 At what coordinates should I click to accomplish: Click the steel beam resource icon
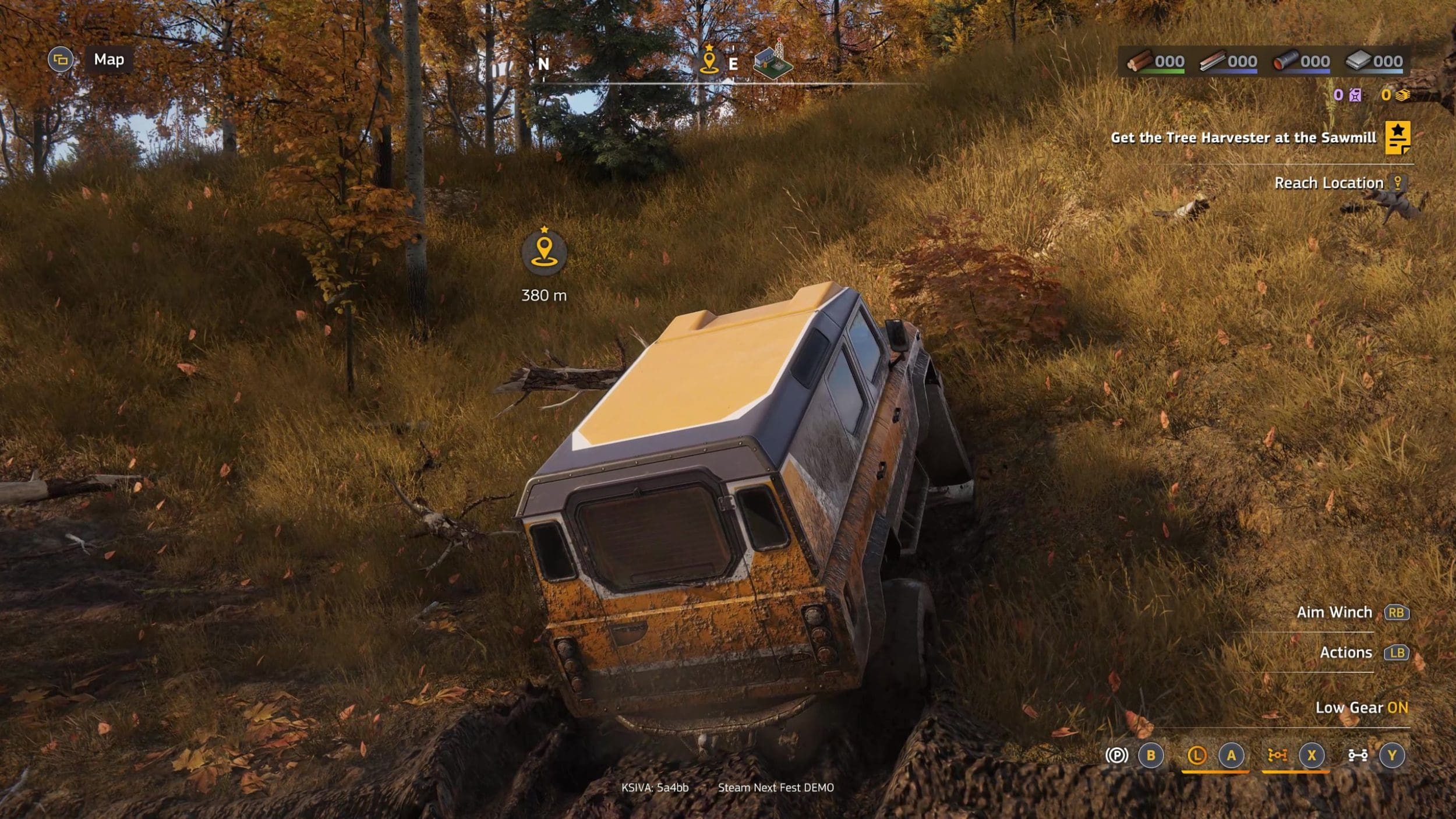1211,61
